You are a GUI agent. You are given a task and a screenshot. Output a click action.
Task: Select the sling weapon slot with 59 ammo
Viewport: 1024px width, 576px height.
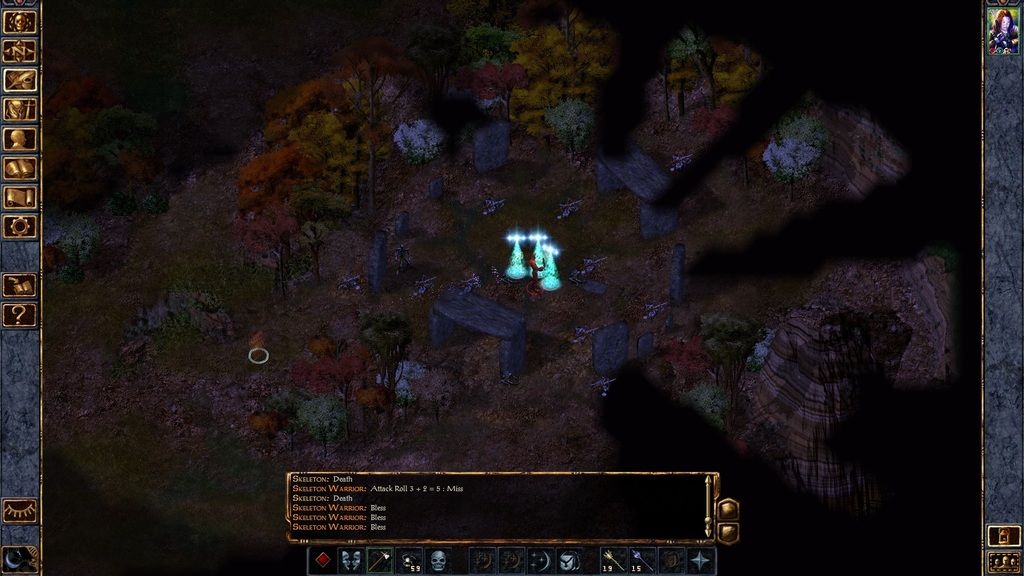[x=409, y=561]
